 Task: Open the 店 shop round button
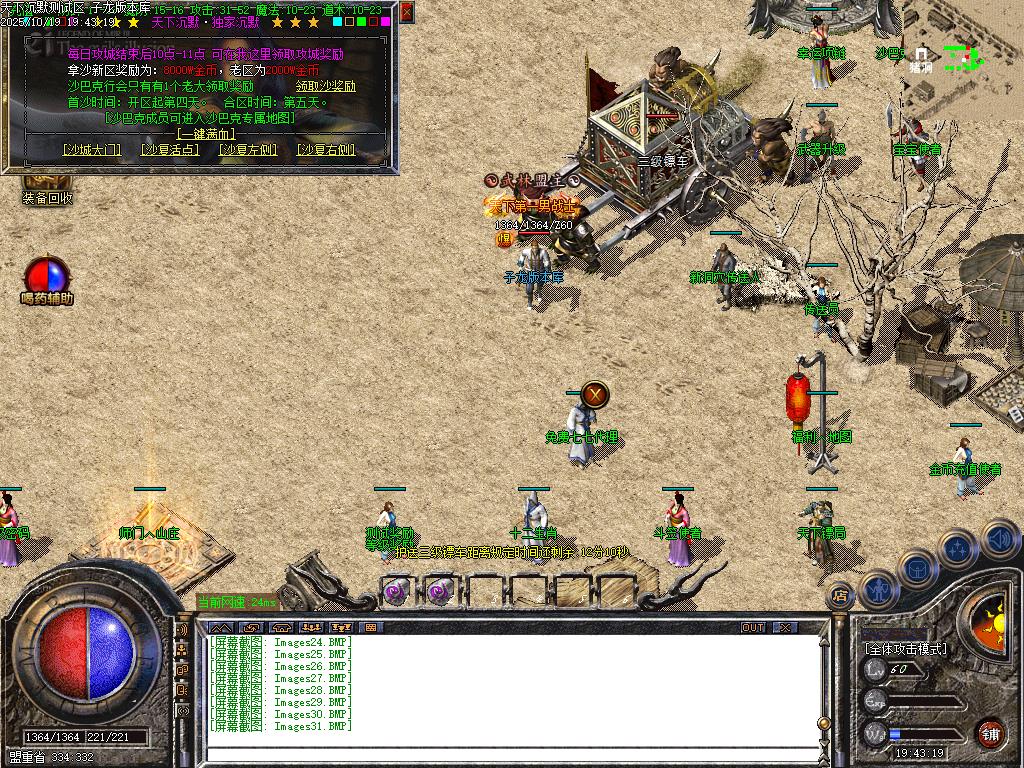[841, 594]
